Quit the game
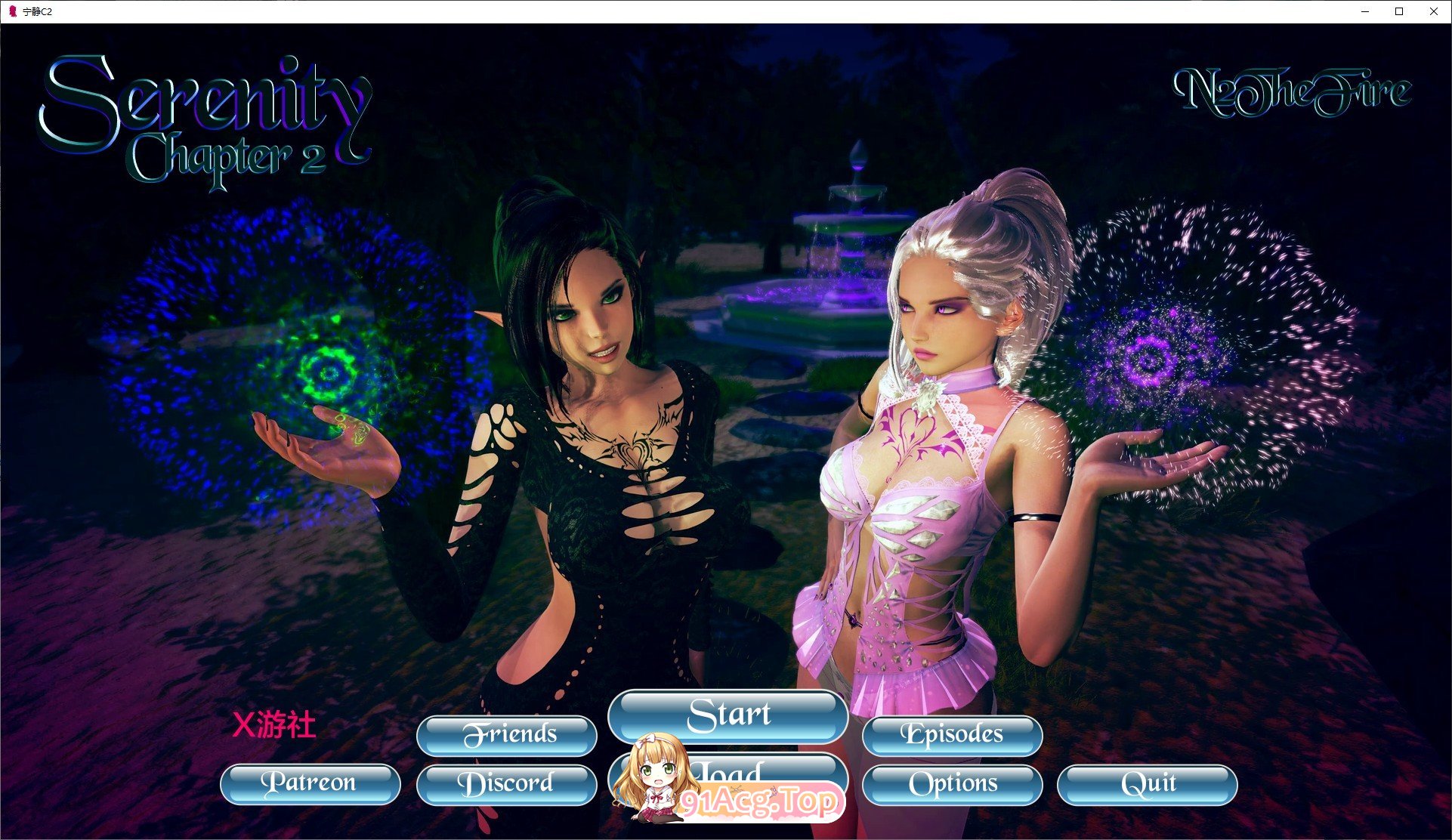Image resolution: width=1452 pixels, height=840 pixels. point(1147,784)
